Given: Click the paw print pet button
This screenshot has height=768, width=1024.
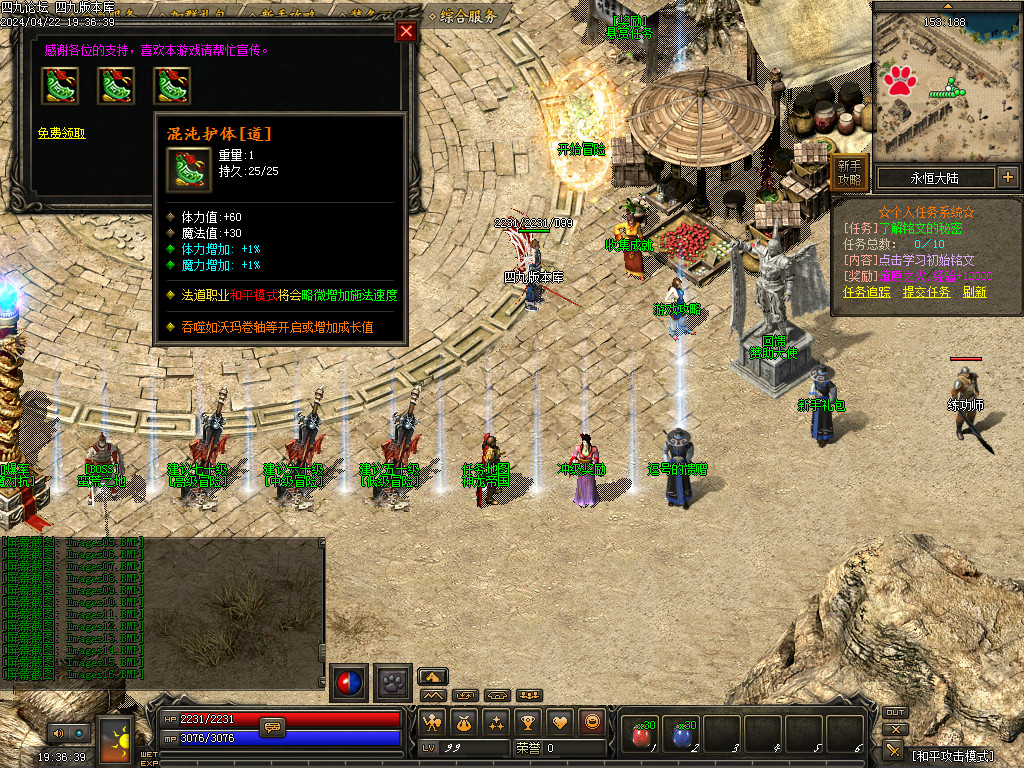Looking at the screenshot, I should click(x=393, y=683).
